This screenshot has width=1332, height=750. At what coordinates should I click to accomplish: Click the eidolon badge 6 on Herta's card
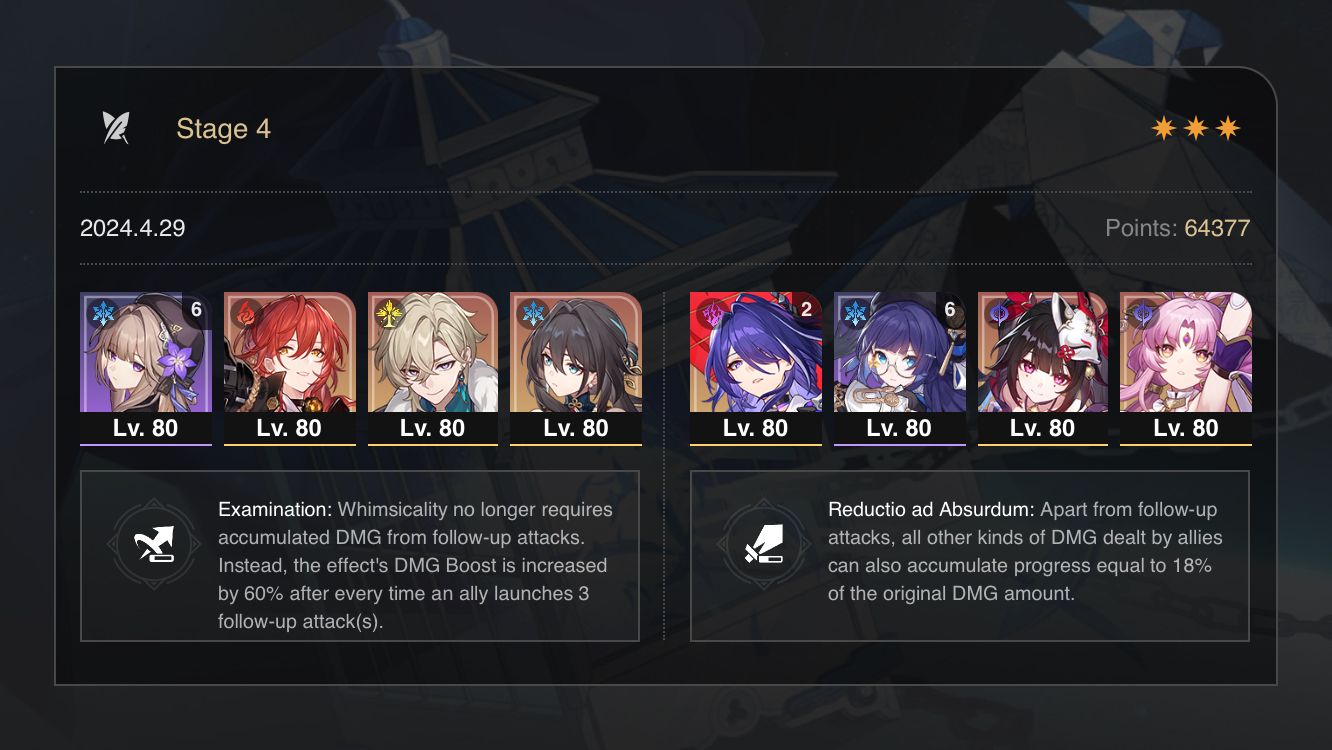point(196,312)
